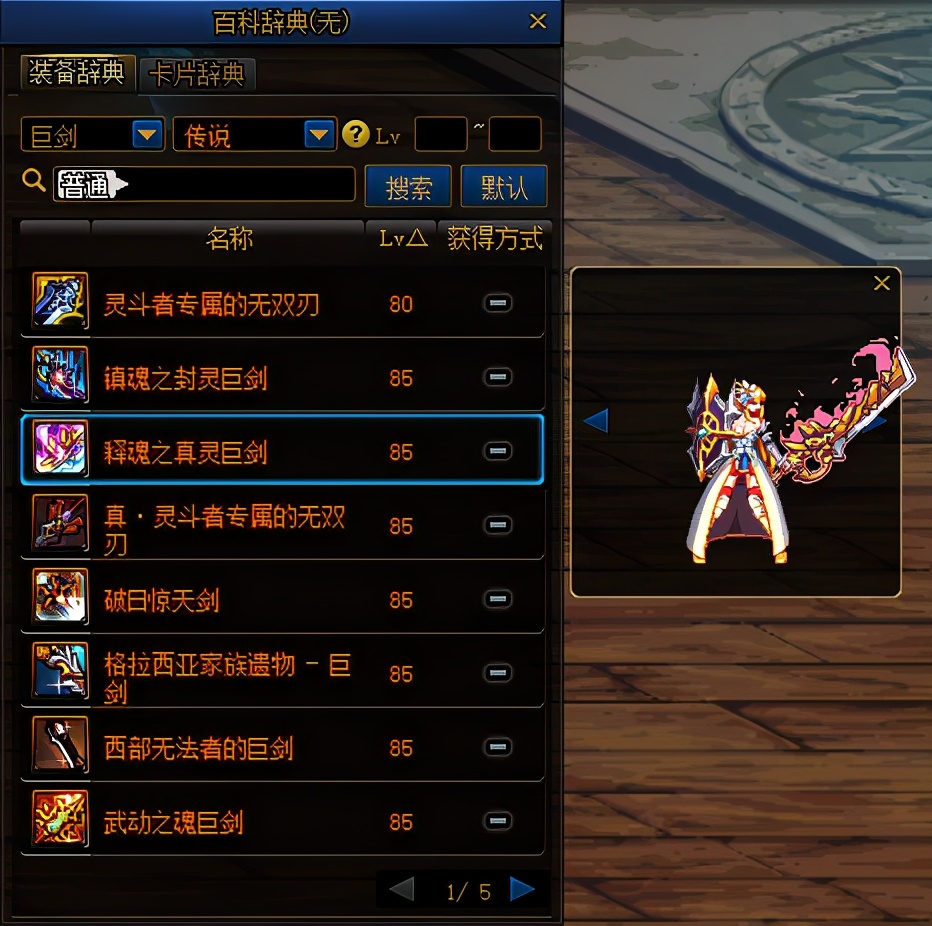Reset filters with the 默认 button
The image size is (932, 926).
[x=504, y=187]
